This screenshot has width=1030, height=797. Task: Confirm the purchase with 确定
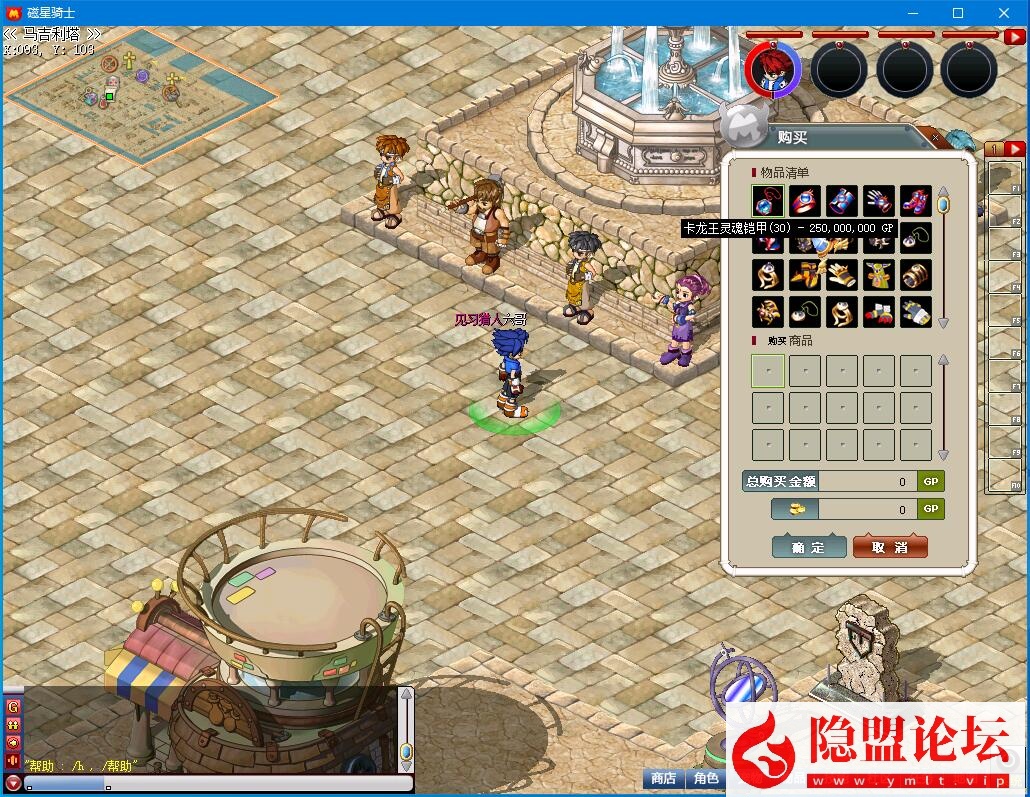808,547
